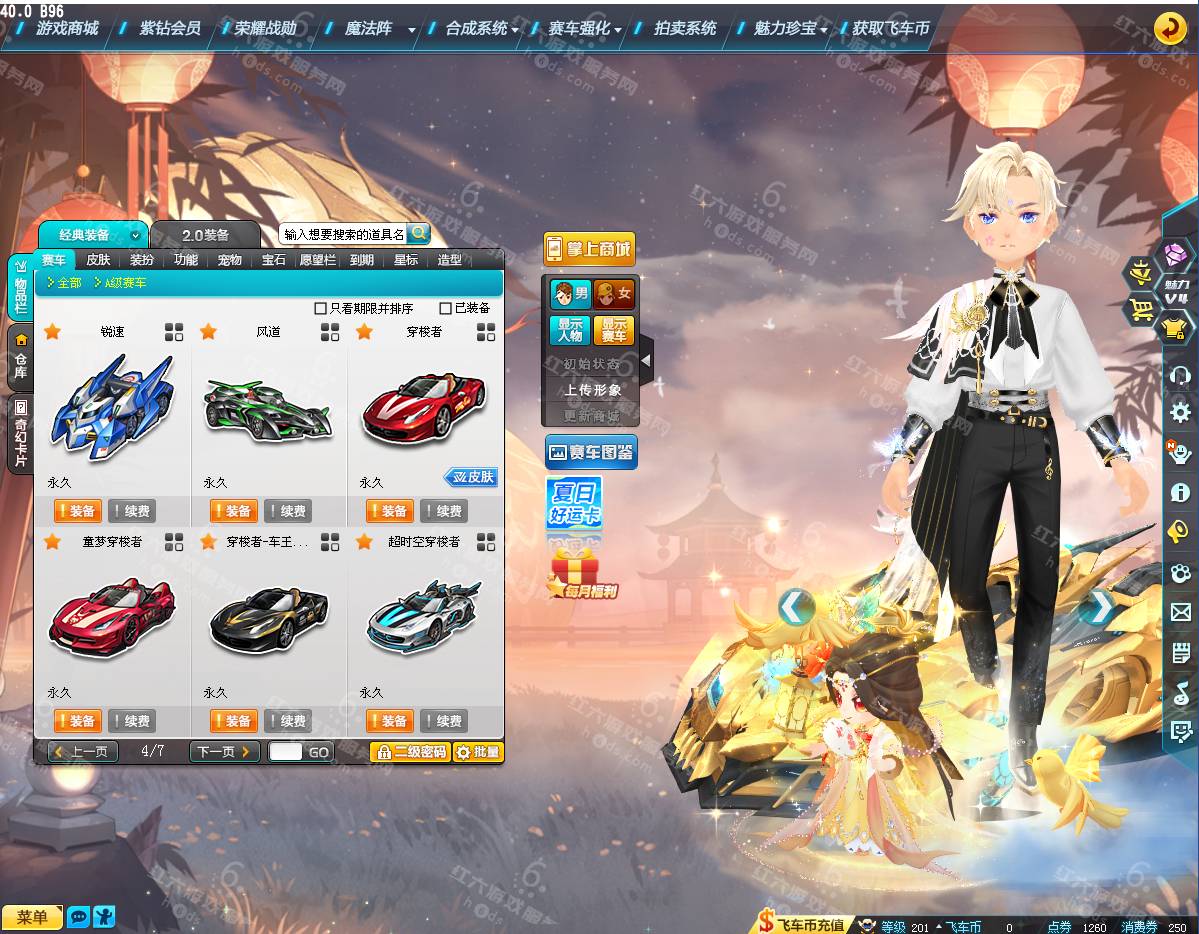Open the 游戏商城 game shop menu

click(67, 28)
